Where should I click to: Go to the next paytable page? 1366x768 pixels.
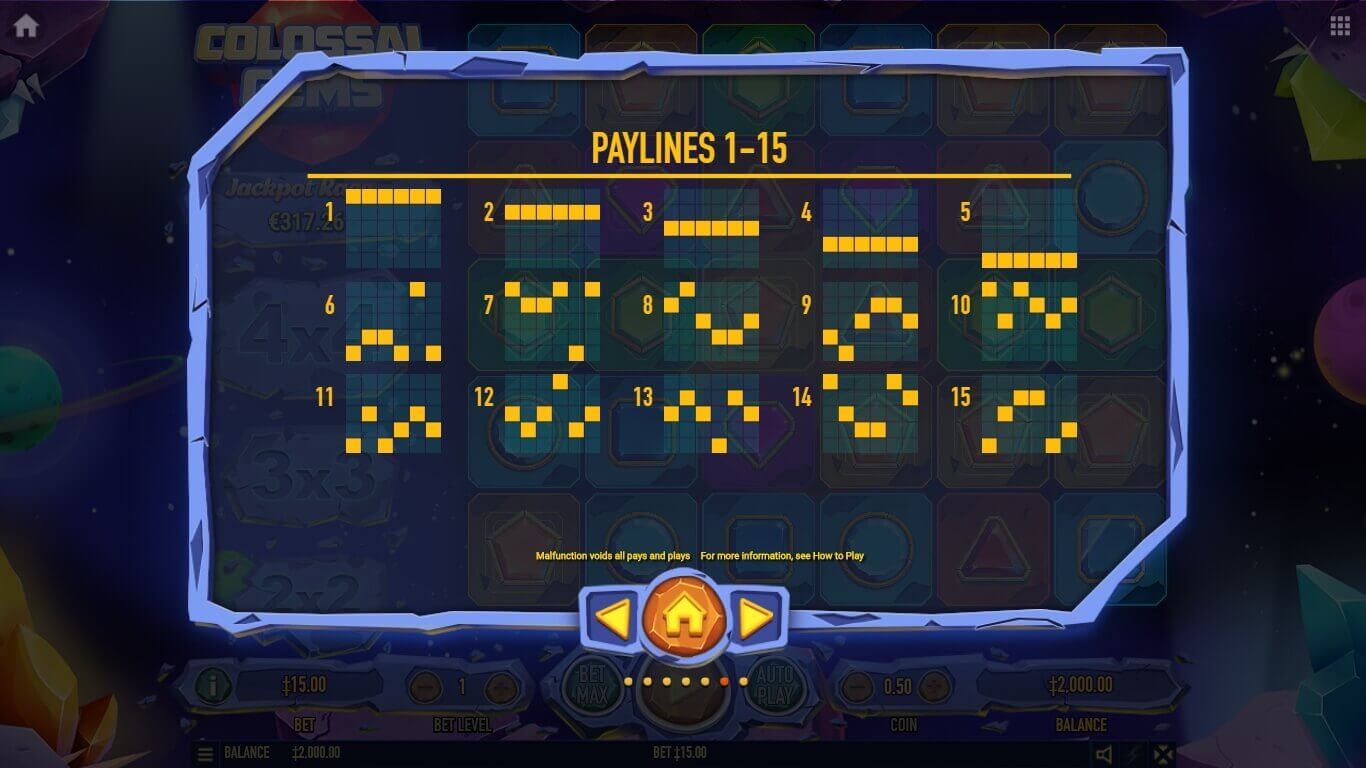pyautogui.click(x=757, y=619)
